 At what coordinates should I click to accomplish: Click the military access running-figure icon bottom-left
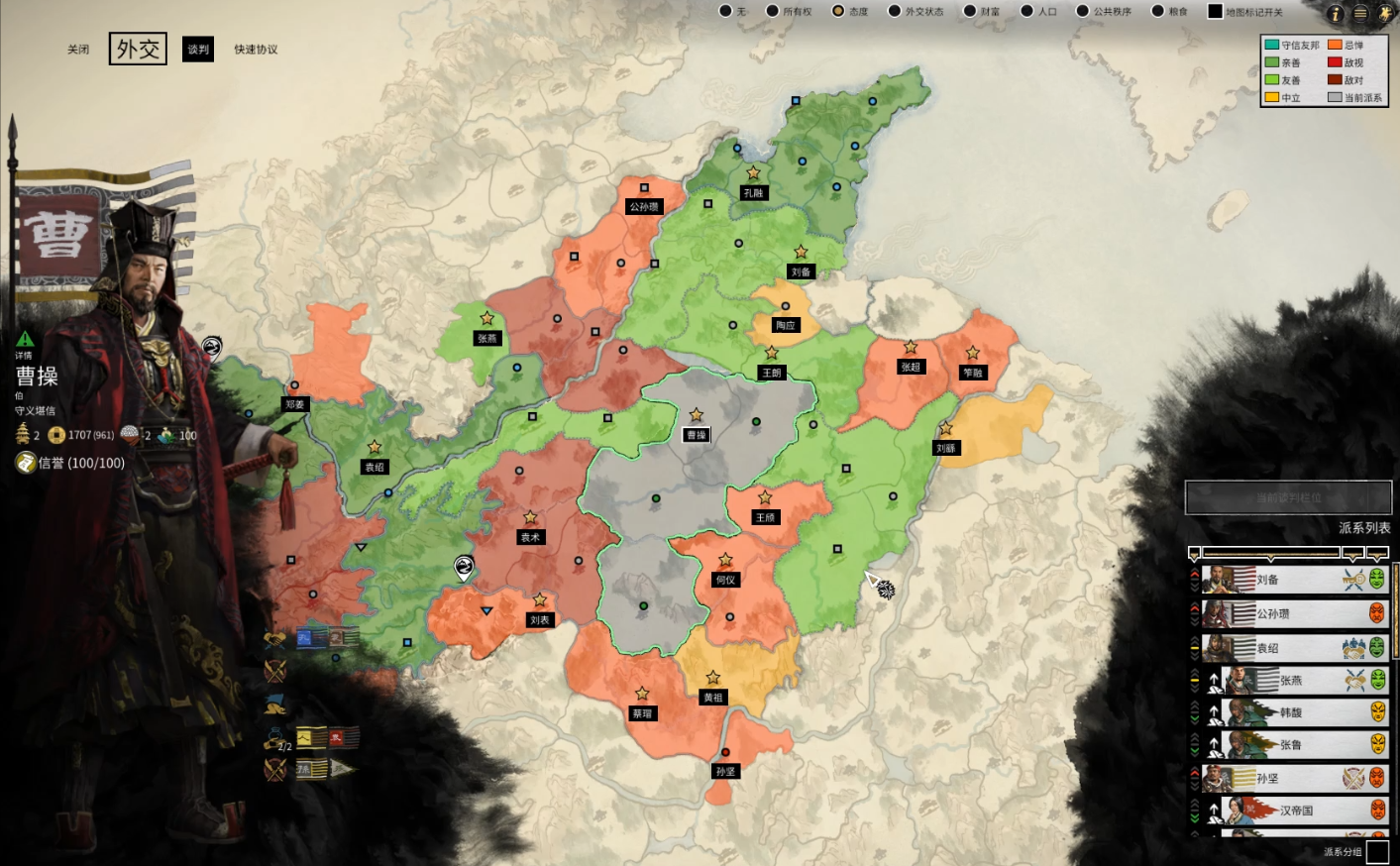(x=274, y=705)
